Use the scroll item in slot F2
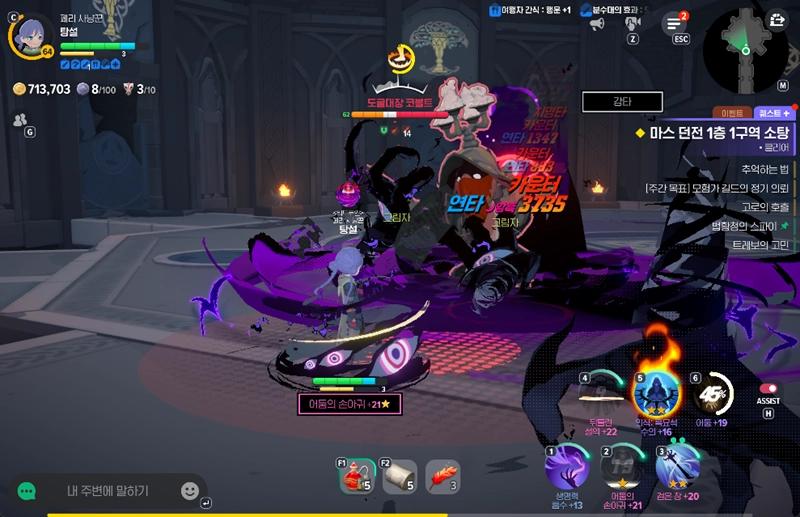Image resolution: width=800 pixels, height=517 pixels. (400, 477)
